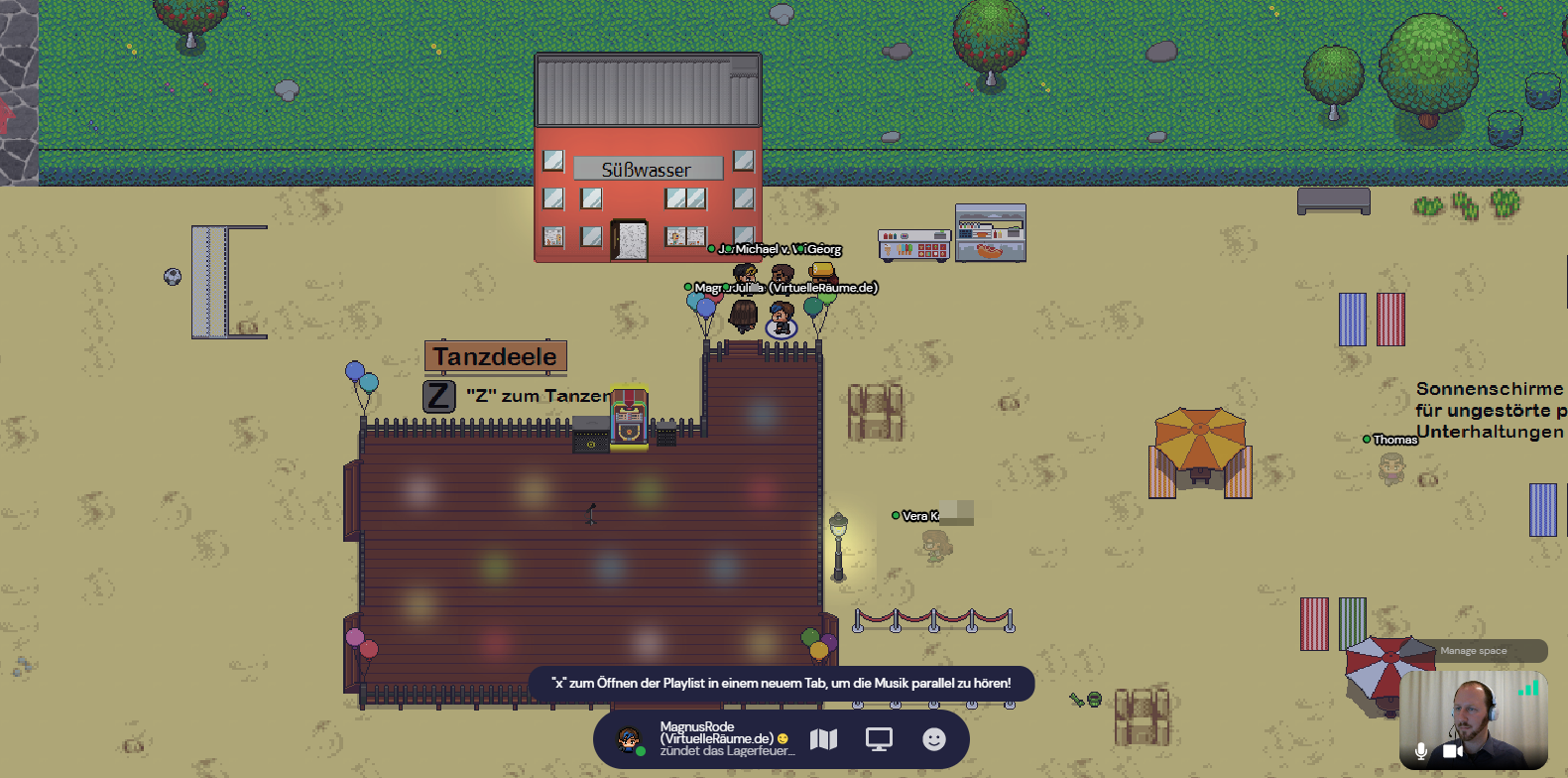Open the minimap from the bottom toolbar
Viewport: 1568px width, 778px height.
point(823,739)
